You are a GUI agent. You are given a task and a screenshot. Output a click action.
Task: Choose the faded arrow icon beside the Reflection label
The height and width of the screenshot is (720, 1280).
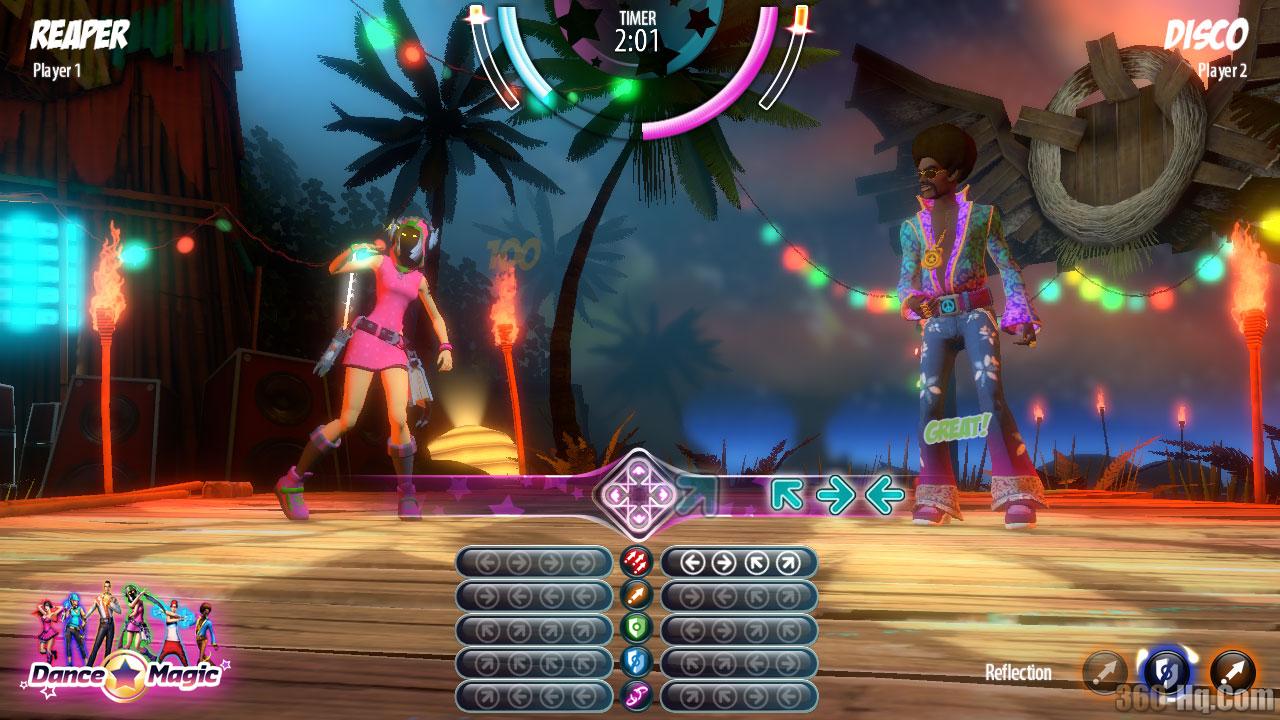pyautogui.click(x=1104, y=672)
